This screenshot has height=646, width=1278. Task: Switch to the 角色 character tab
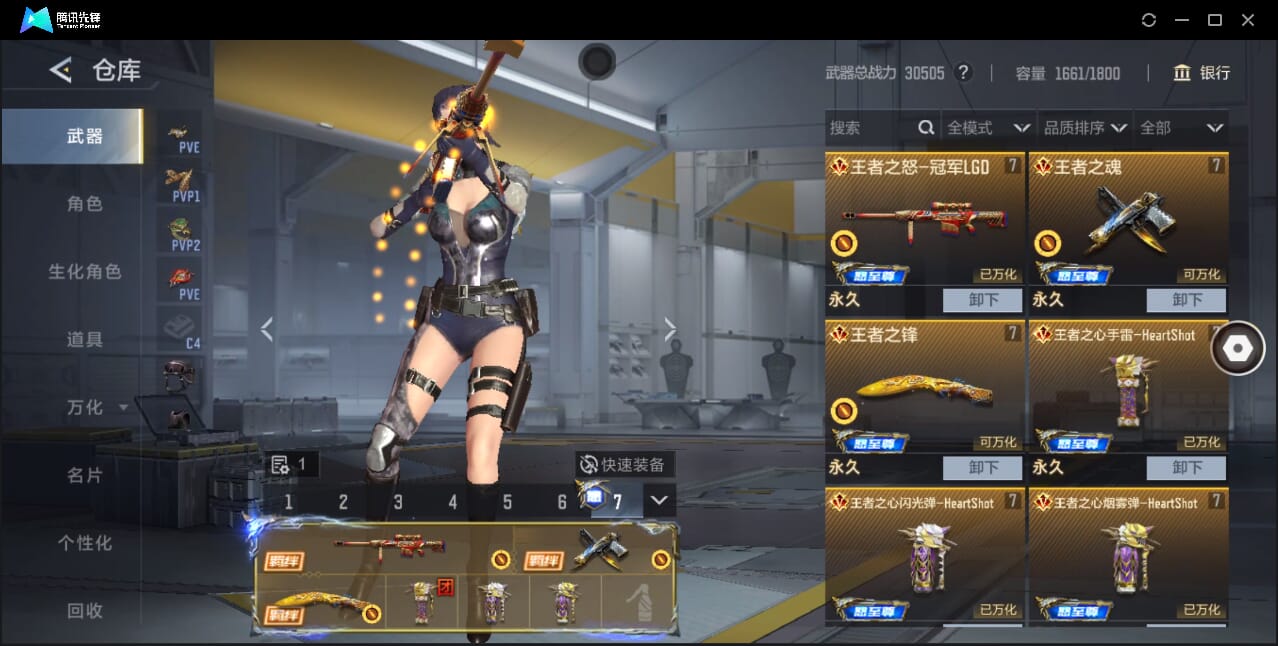coord(85,204)
